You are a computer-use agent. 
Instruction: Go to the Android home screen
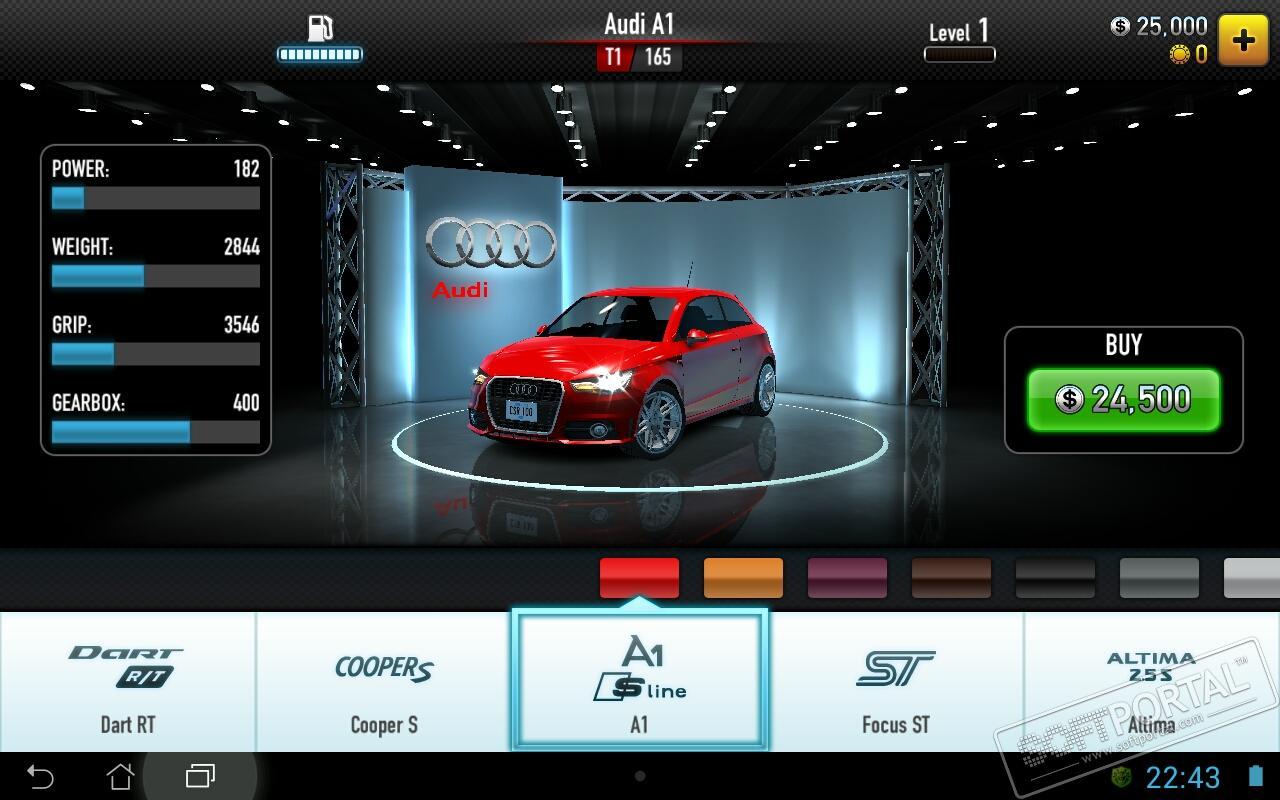(x=120, y=776)
